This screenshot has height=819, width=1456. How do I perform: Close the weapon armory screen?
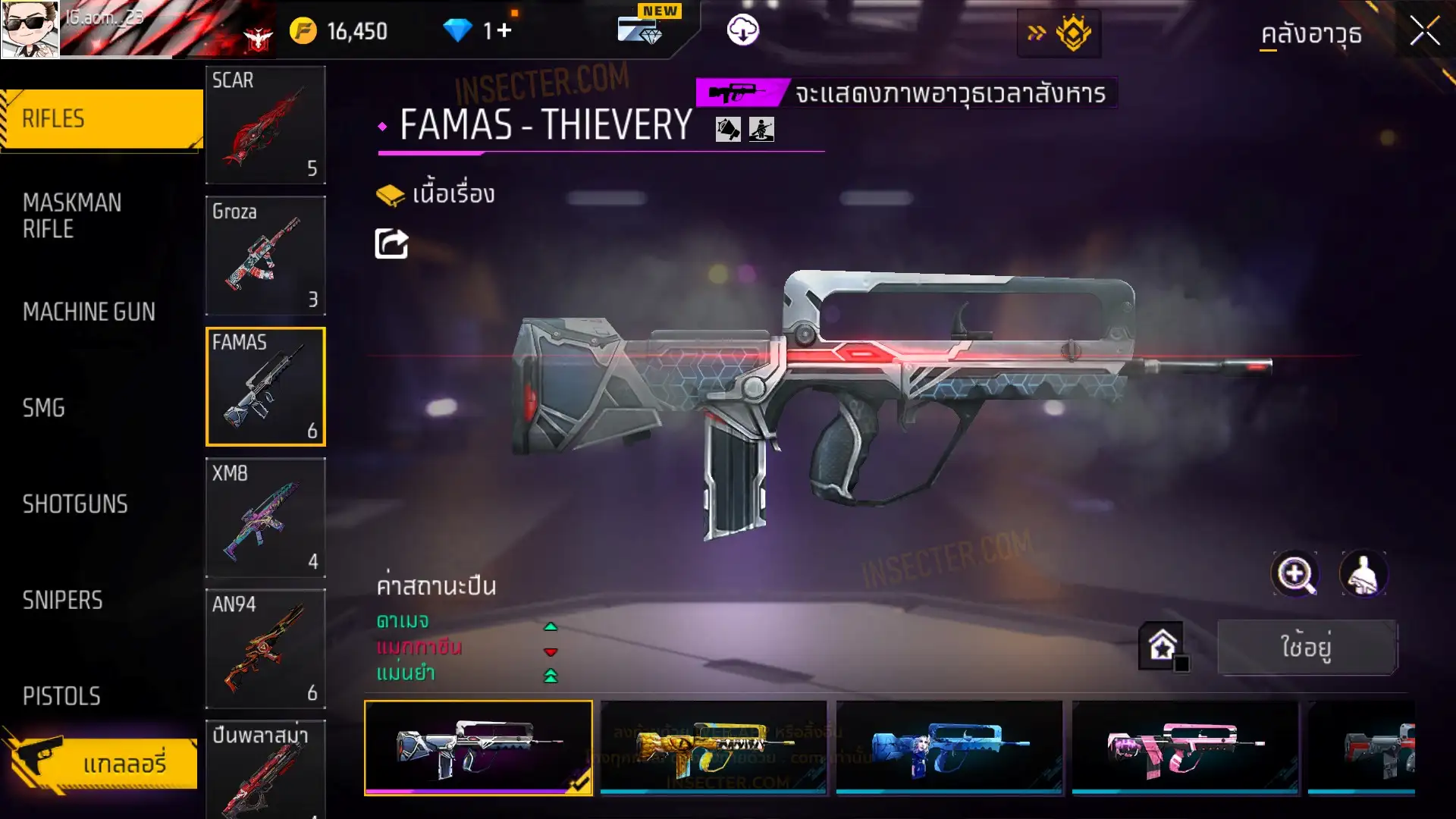tap(1424, 32)
